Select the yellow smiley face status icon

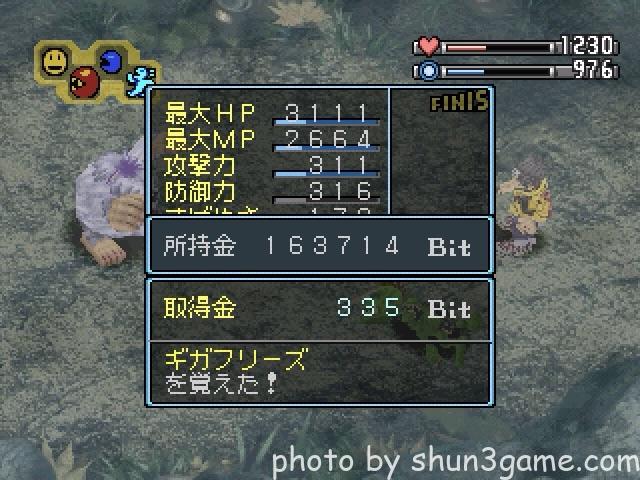55,62
